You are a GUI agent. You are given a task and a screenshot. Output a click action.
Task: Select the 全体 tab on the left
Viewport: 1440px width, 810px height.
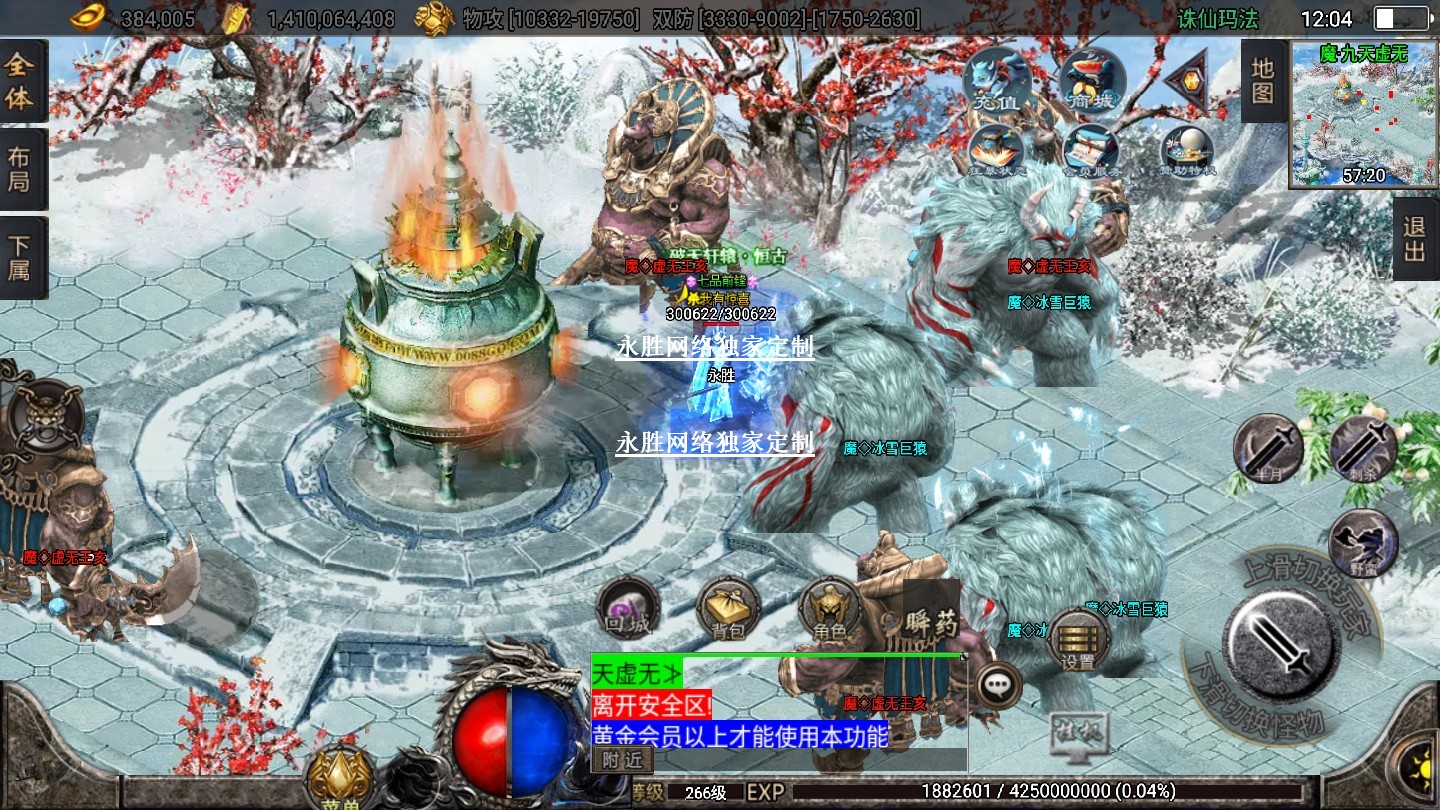(x=21, y=82)
